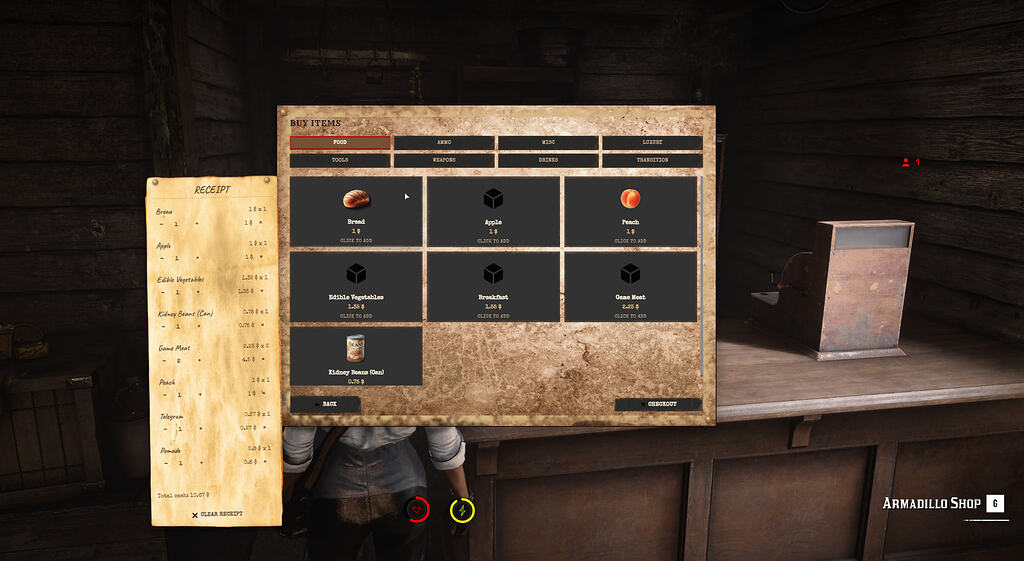Go back with the Back button

[x=325, y=404]
